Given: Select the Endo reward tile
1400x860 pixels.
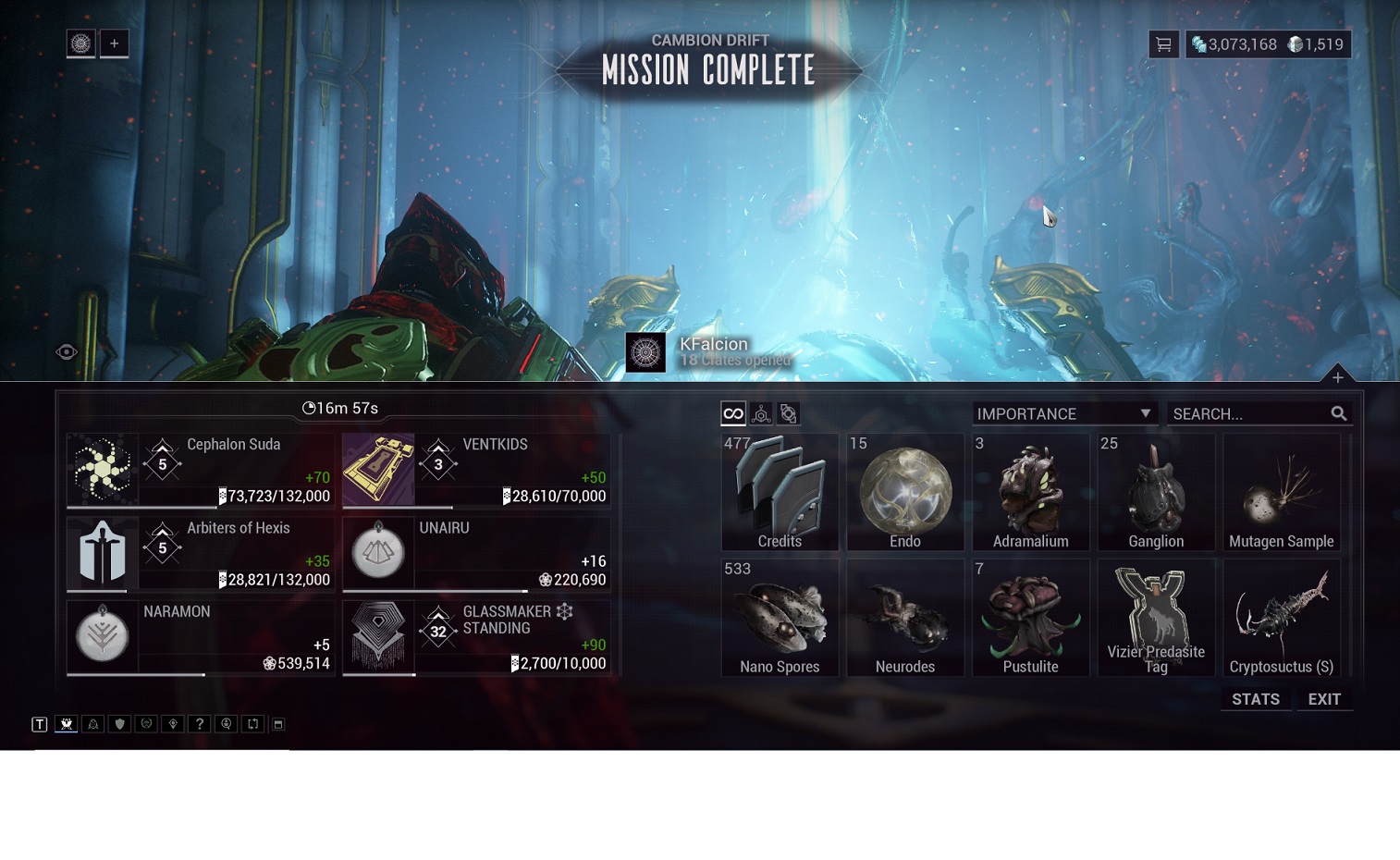Looking at the screenshot, I should (x=905, y=492).
